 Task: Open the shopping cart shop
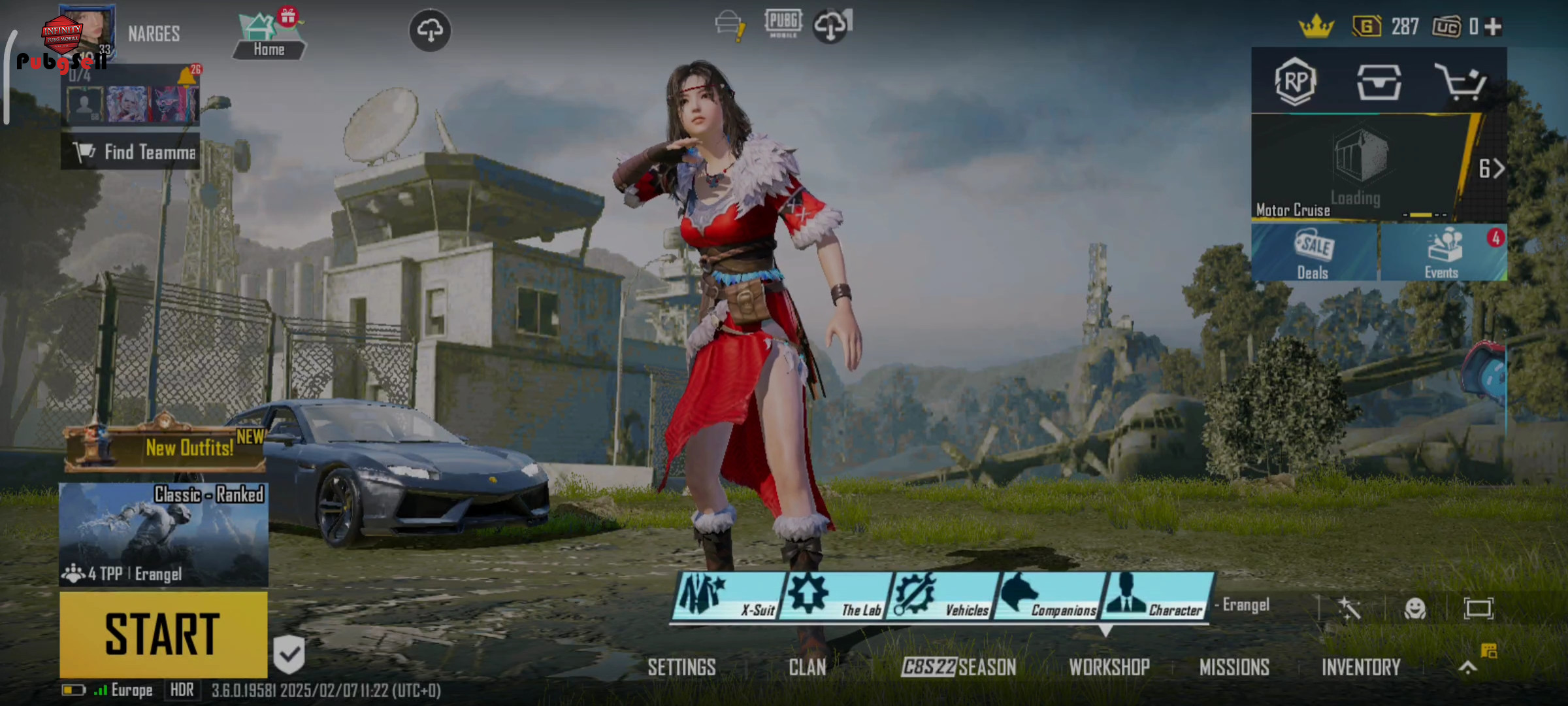1460,82
